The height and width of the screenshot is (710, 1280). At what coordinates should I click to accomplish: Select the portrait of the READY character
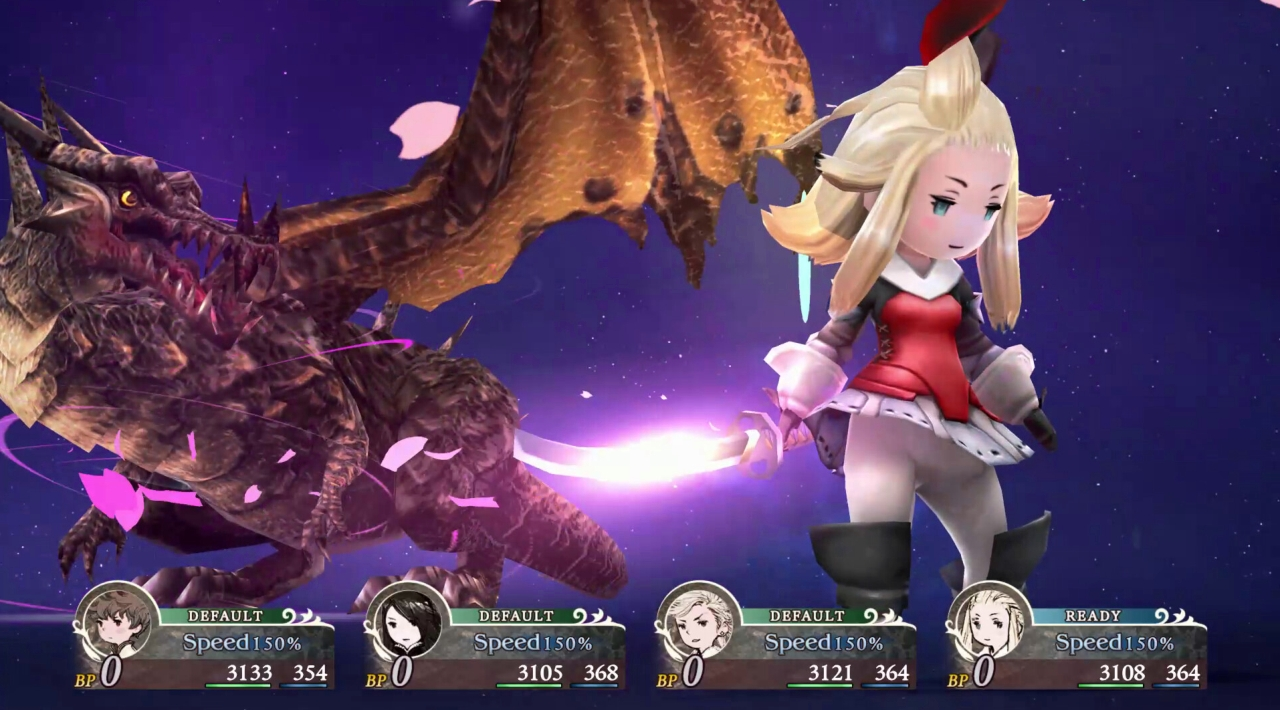click(x=989, y=621)
